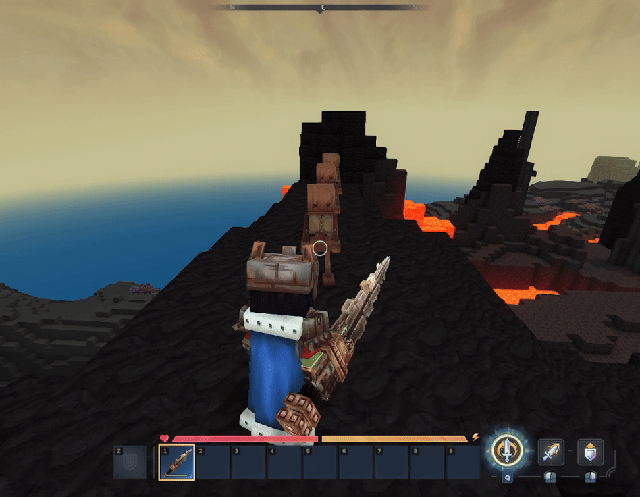This screenshot has height=497, width=640.
Task: Click the empty shield offhand slot
Action: 130,461
